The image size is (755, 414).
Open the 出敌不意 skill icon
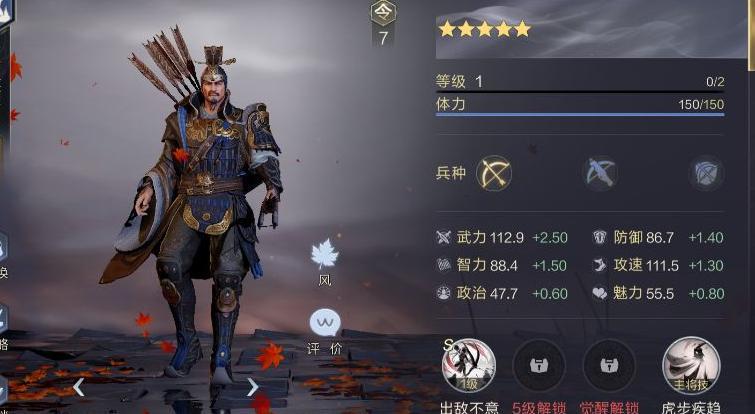click(468, 365)
